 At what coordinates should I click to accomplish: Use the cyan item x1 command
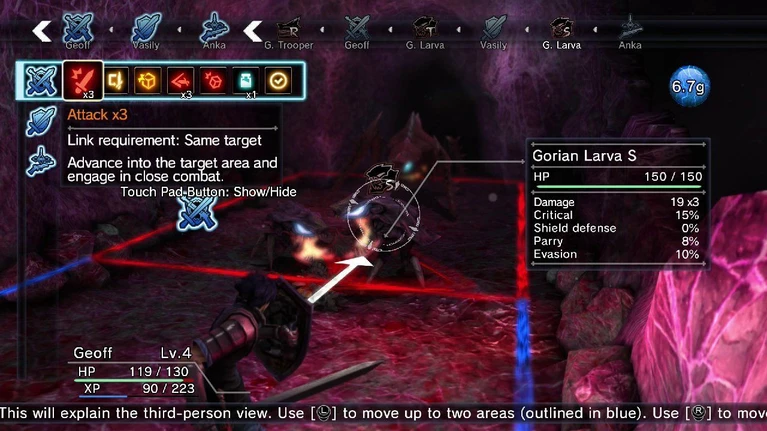(246, 80)
